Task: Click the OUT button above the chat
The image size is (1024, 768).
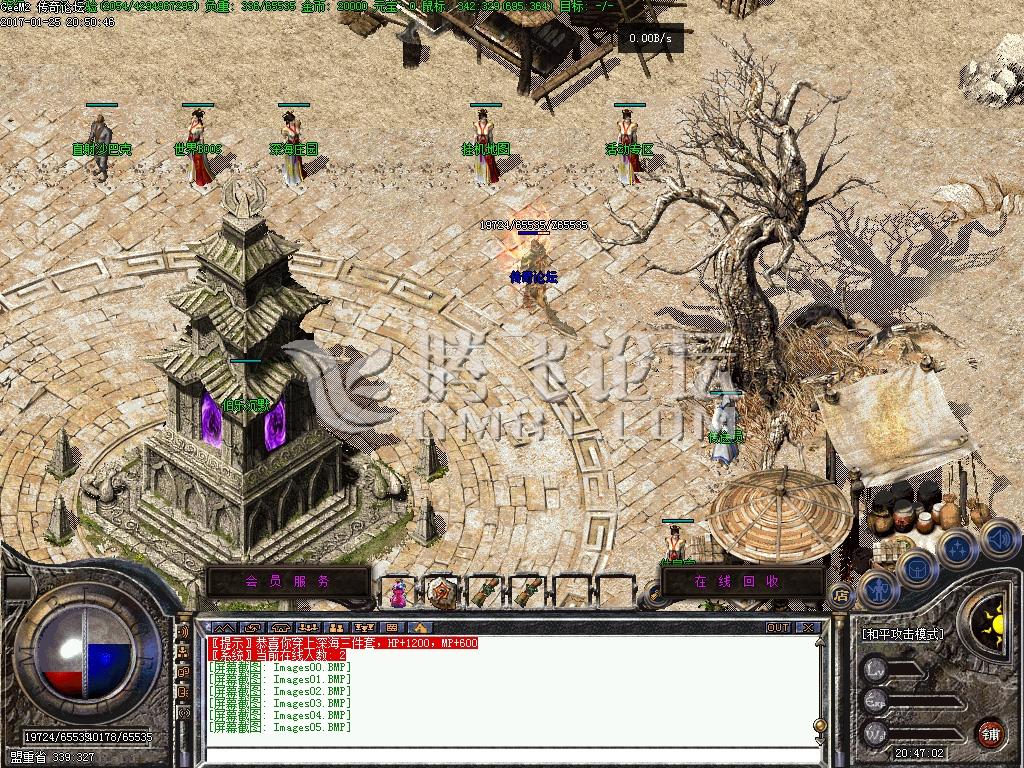Action: pos(777,628)
